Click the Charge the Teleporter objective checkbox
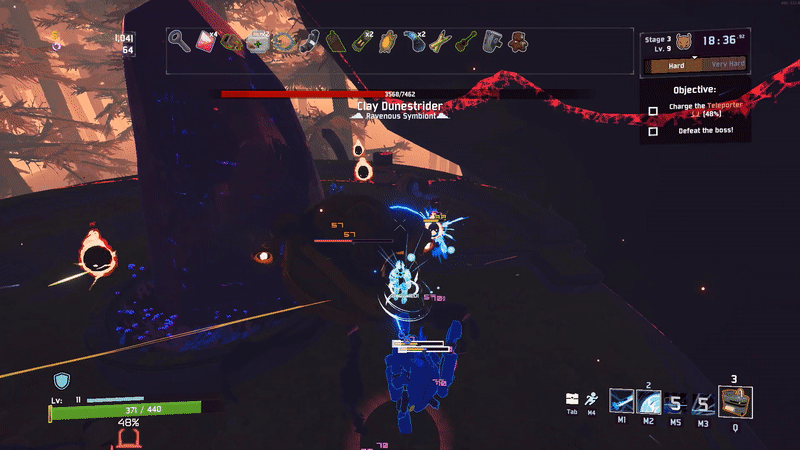Image resolution: width=800 pixels, height=450 pixels. (653, 111)
